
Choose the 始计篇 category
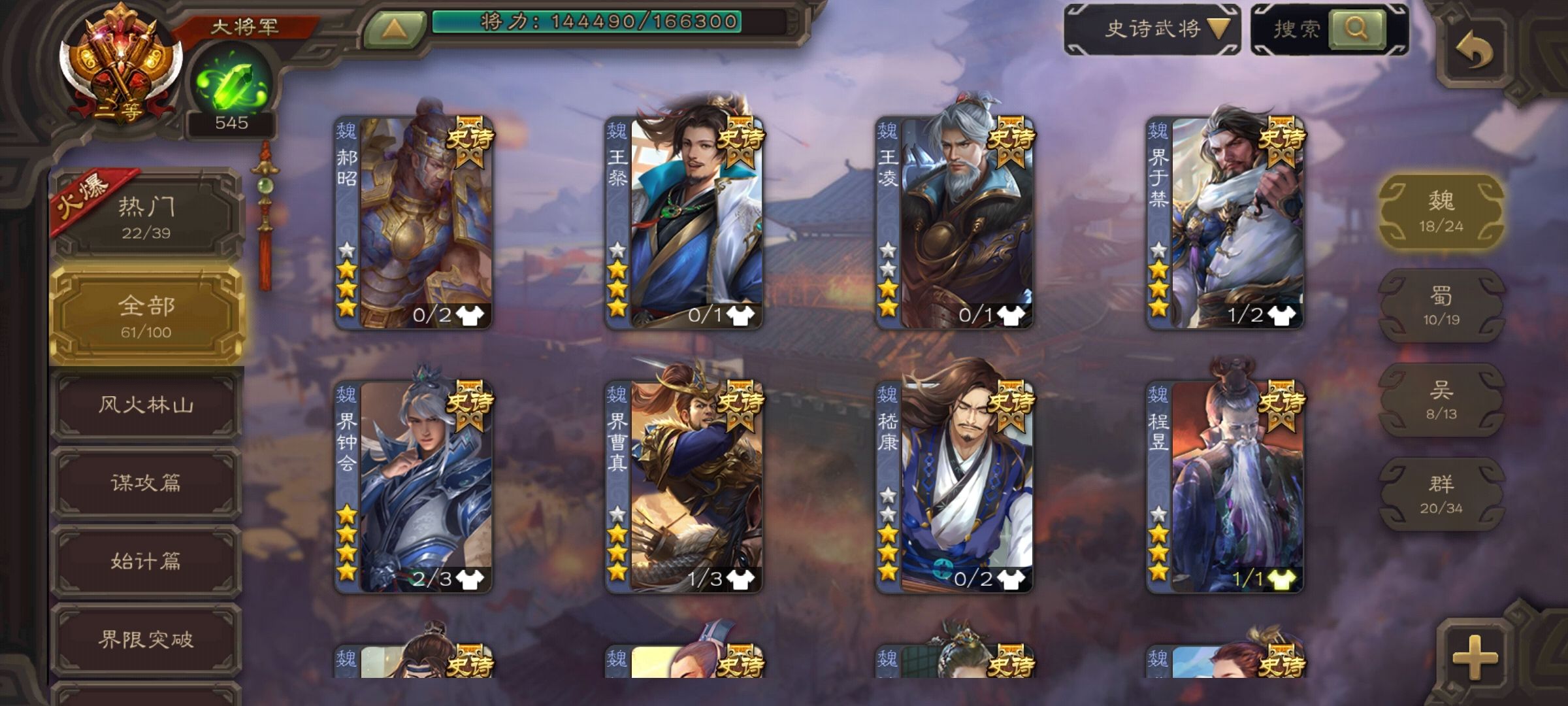(x=146, y=562)
